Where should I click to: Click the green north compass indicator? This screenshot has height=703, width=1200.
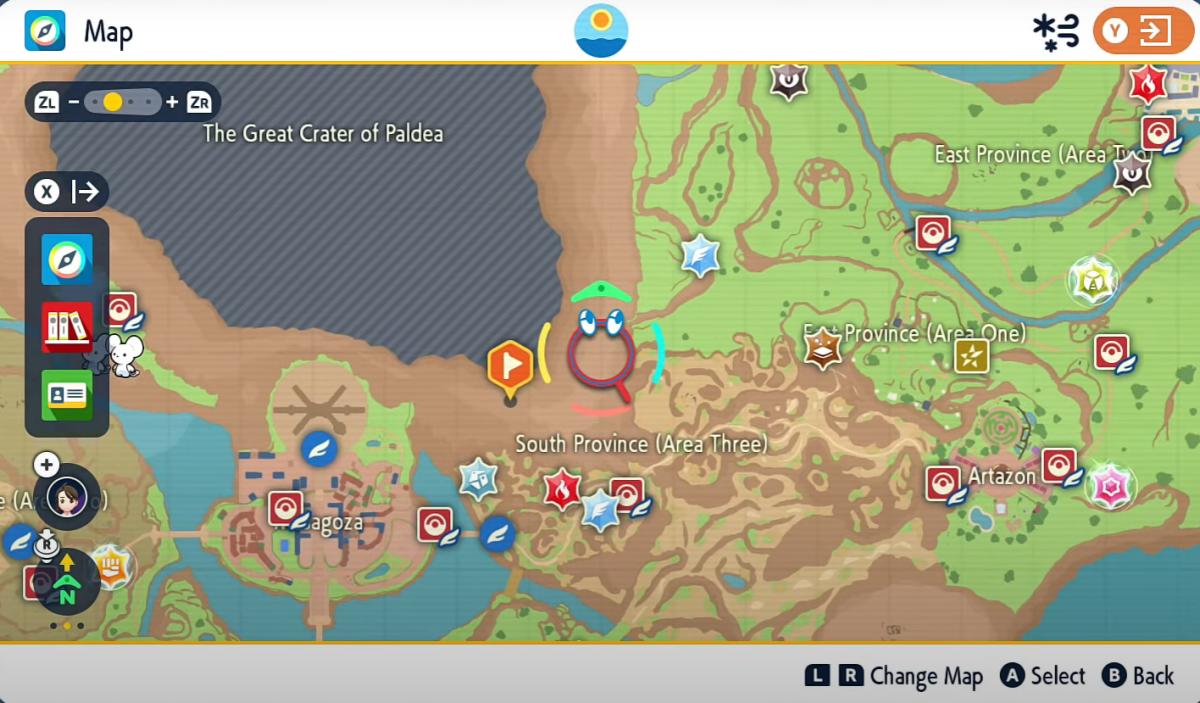point(67,590)
